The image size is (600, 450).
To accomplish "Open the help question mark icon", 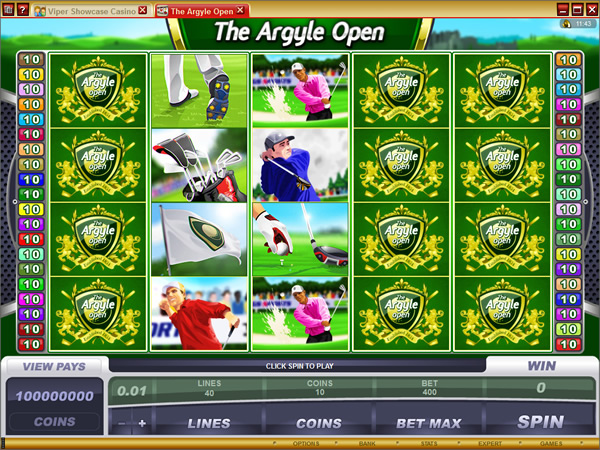I will 21,10.
